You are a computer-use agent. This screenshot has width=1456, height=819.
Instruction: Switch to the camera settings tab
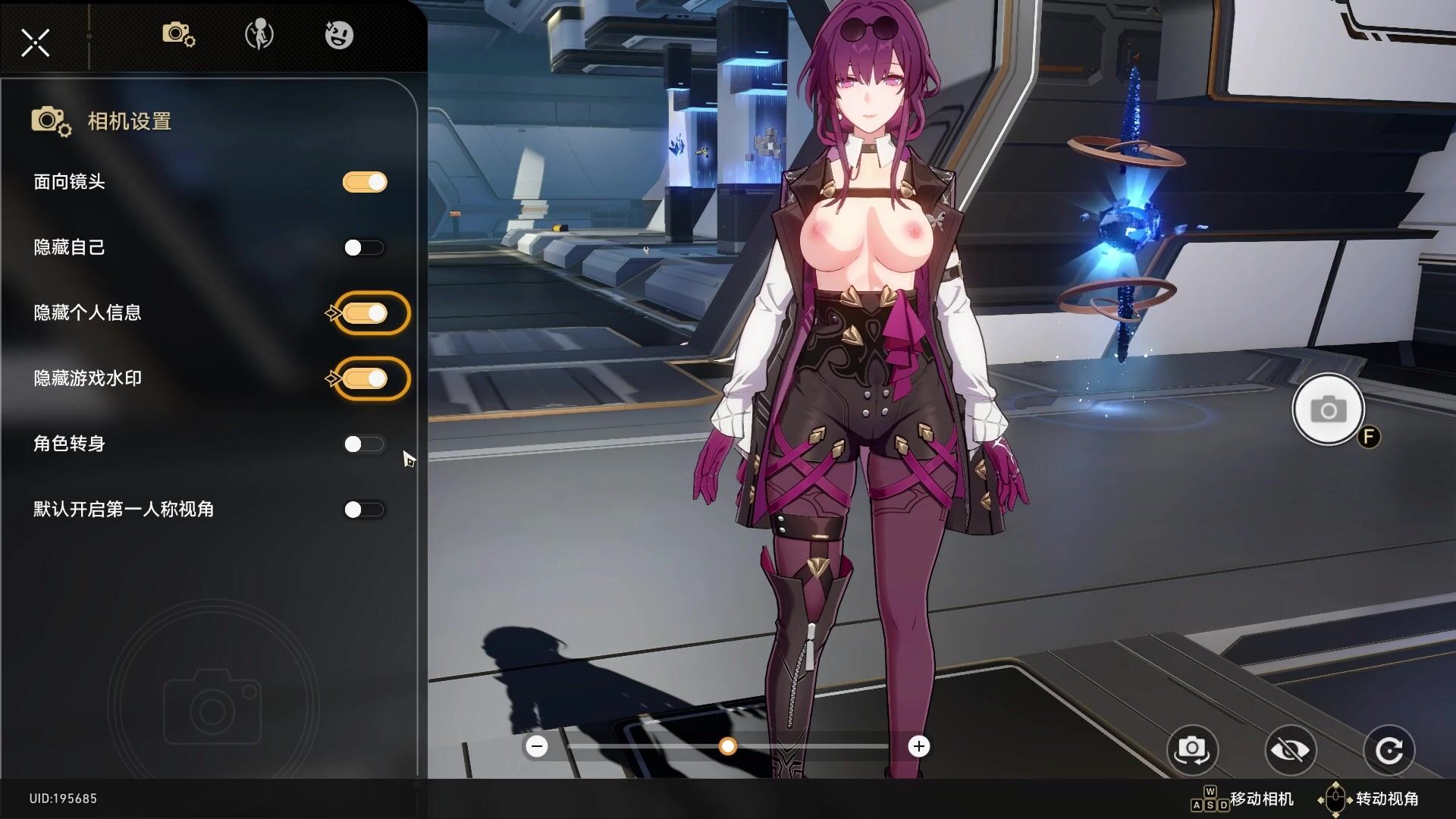[178, 35]
